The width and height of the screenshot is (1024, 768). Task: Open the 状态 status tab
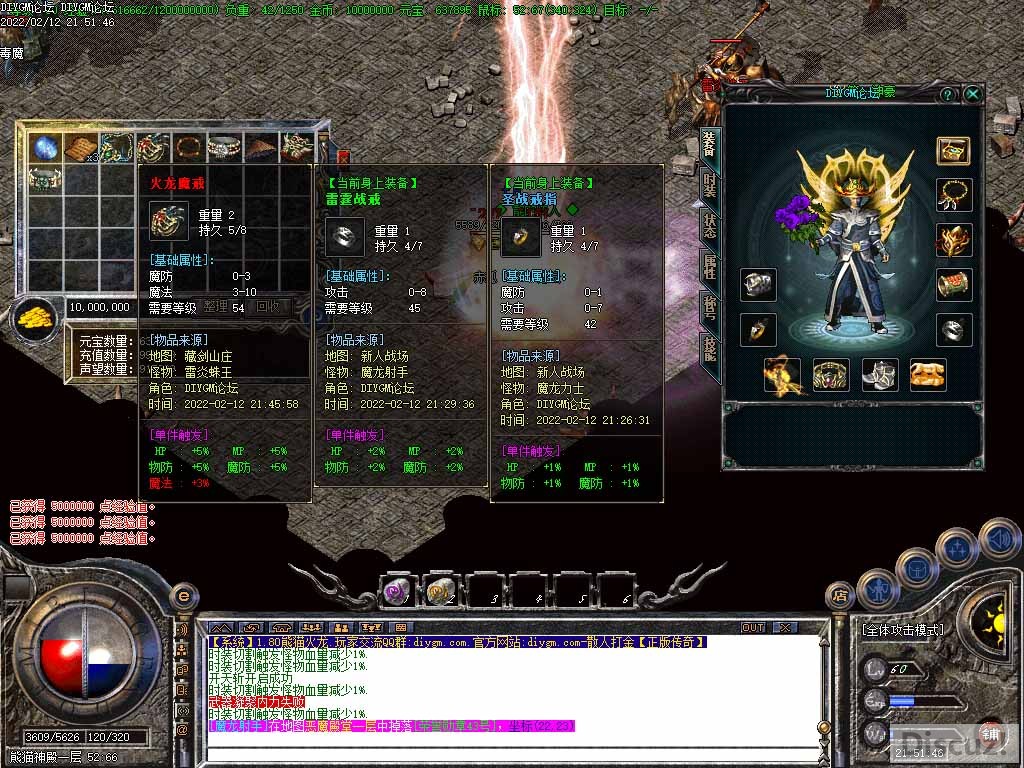coord(709,224)
